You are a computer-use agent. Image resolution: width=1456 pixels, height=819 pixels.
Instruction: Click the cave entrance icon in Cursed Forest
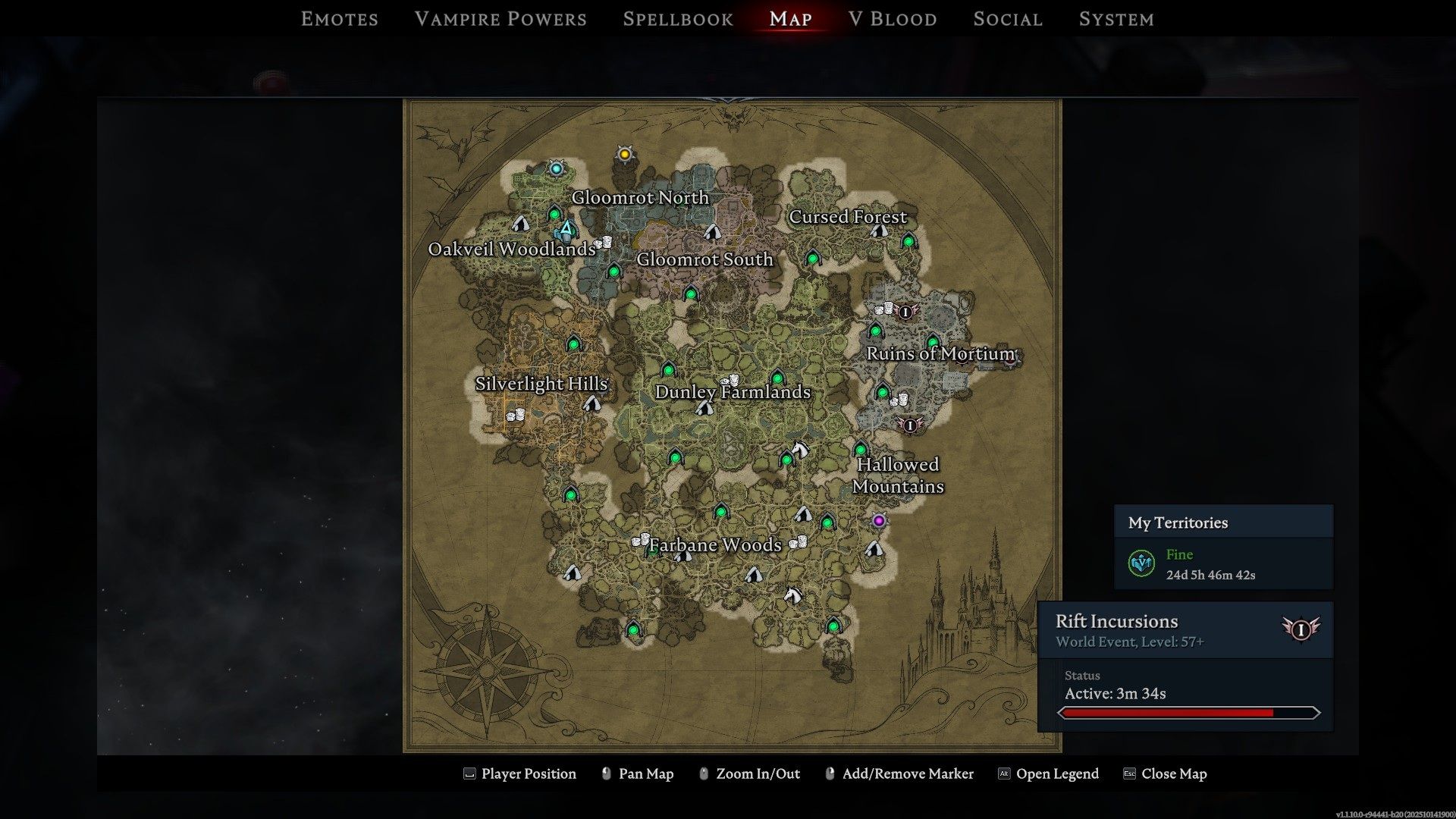click(879, 231)
